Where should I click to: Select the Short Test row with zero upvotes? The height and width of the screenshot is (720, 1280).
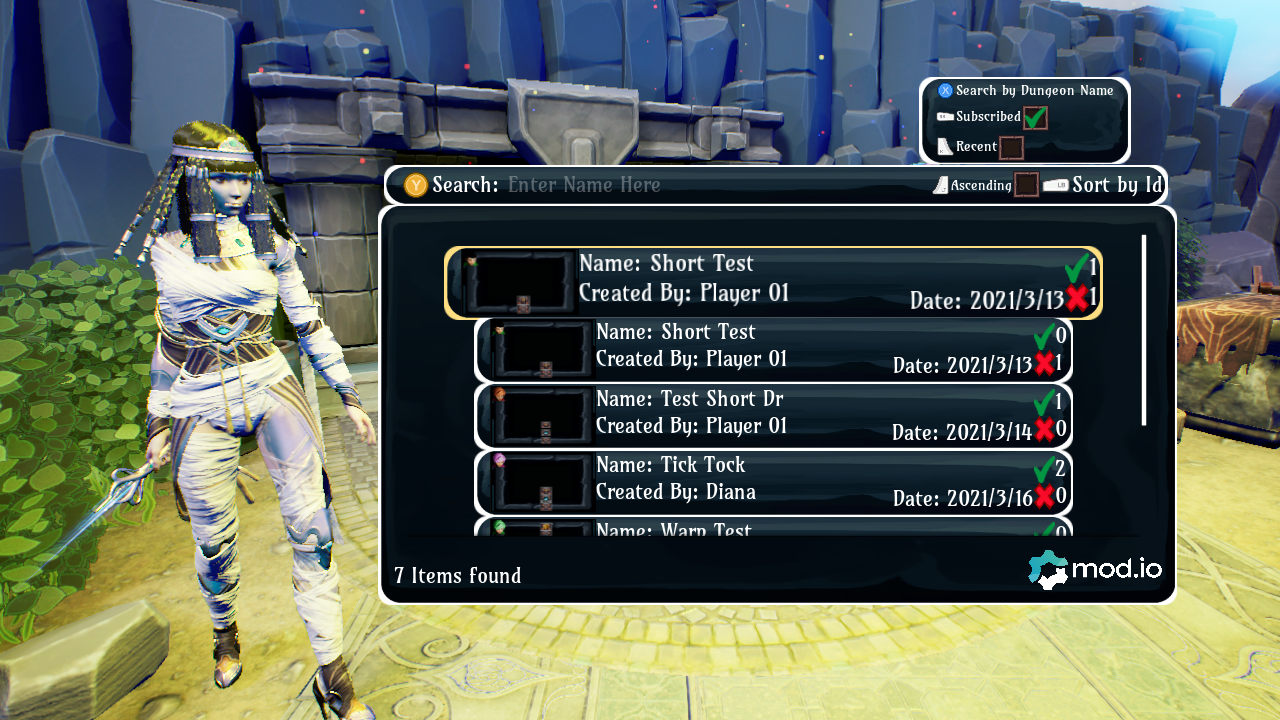(773, 349)
